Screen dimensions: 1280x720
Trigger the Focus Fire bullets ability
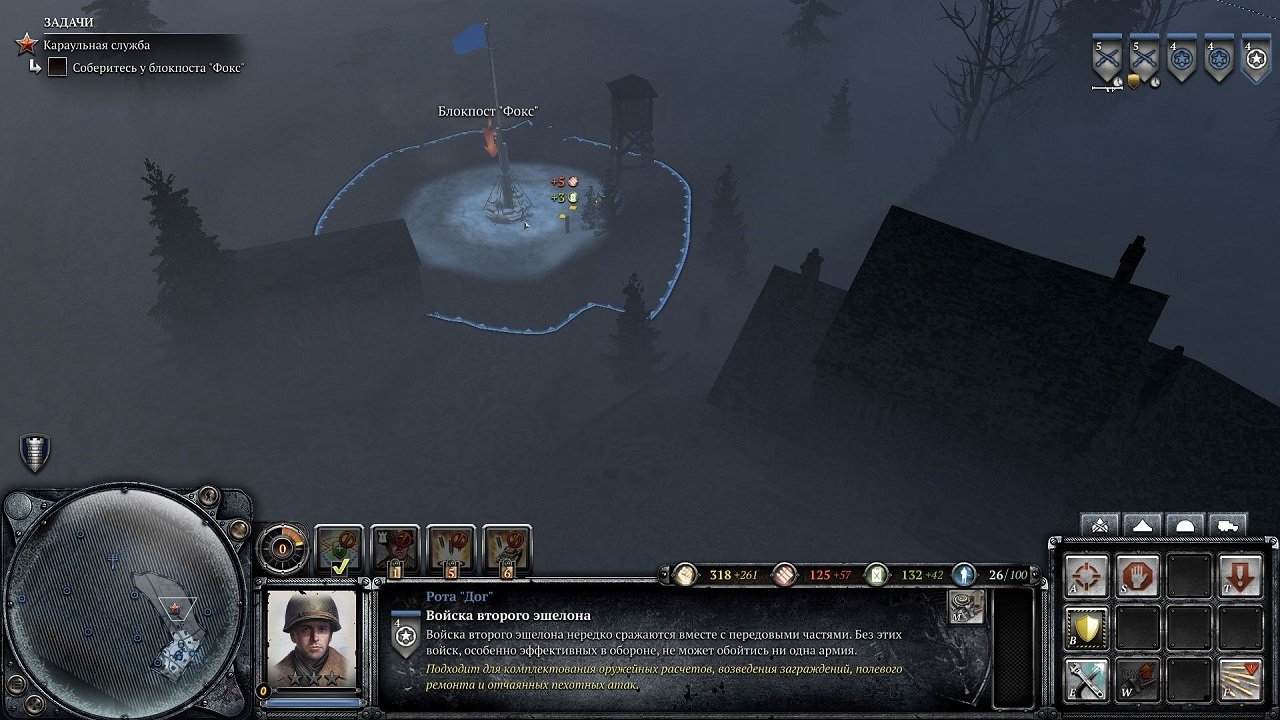pos(1240,679)
